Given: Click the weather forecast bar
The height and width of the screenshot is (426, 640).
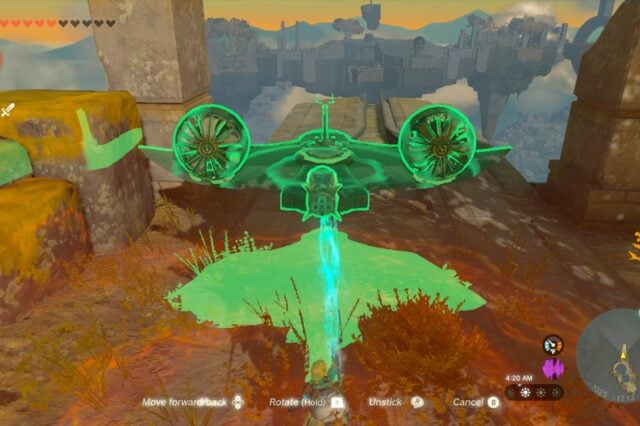Looking at the screenshot, I should [534, 393].
